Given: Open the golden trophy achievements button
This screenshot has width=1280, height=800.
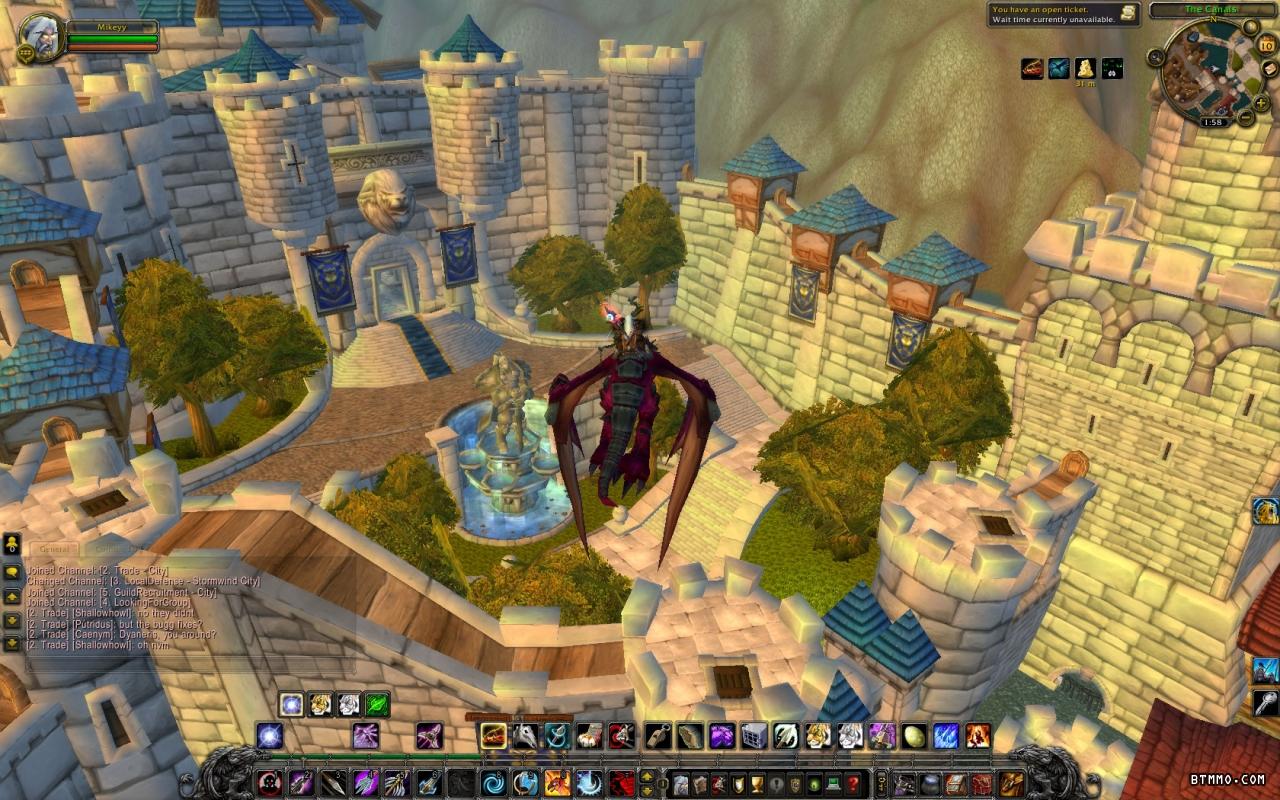Looking at the screenshot, I should click(756, 783).
